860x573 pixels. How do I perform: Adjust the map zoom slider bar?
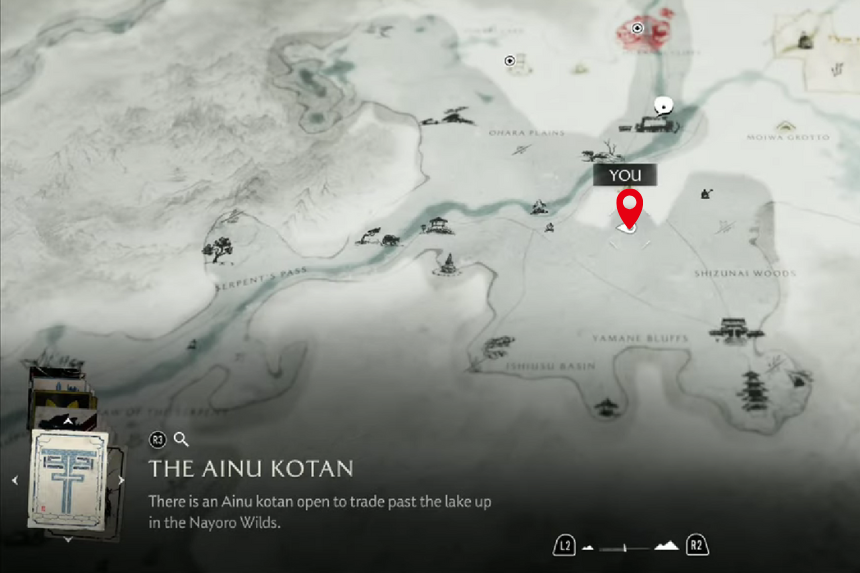tap(626, 548)
